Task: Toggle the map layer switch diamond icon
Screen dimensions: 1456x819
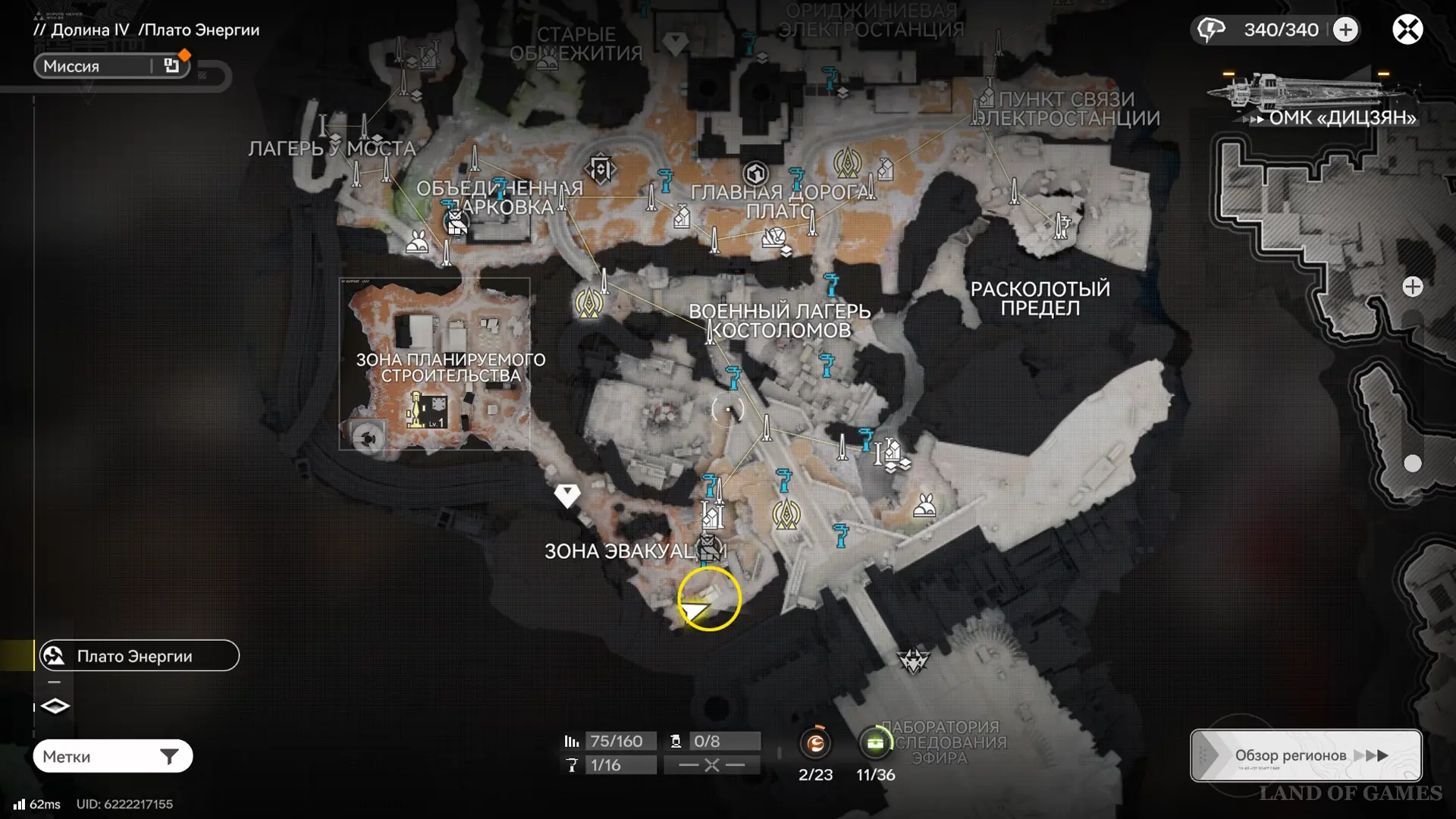Action: tap(55, 706)
